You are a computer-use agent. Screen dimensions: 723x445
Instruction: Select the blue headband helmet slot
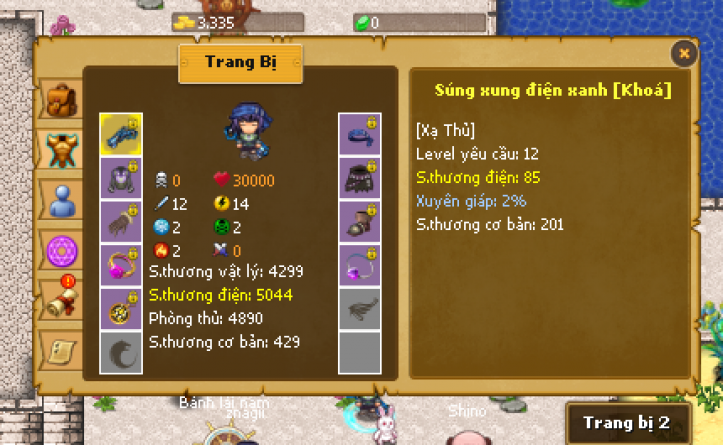[x=359, y=134]
